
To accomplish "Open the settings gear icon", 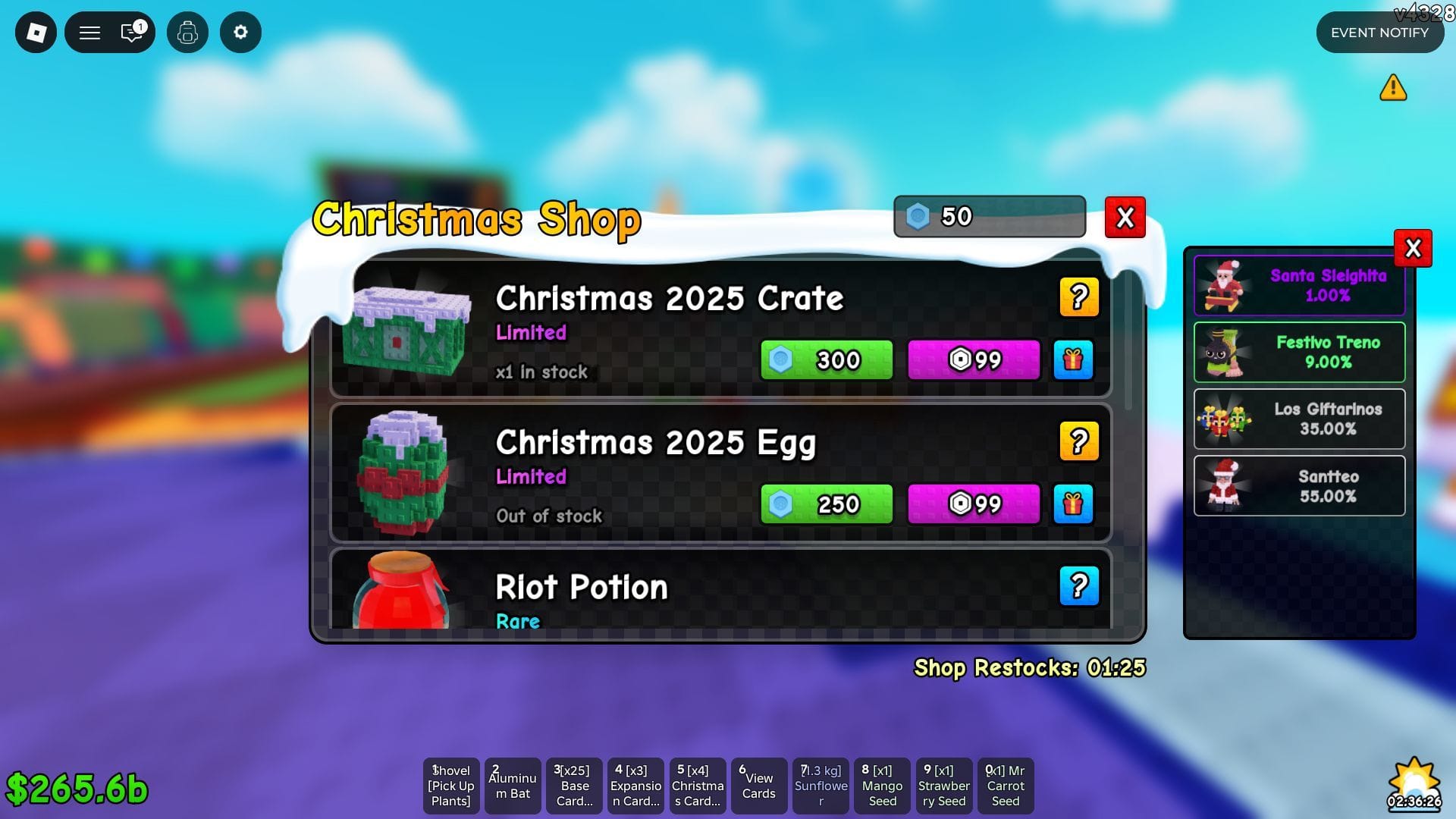I will click(x=240, y=33).
